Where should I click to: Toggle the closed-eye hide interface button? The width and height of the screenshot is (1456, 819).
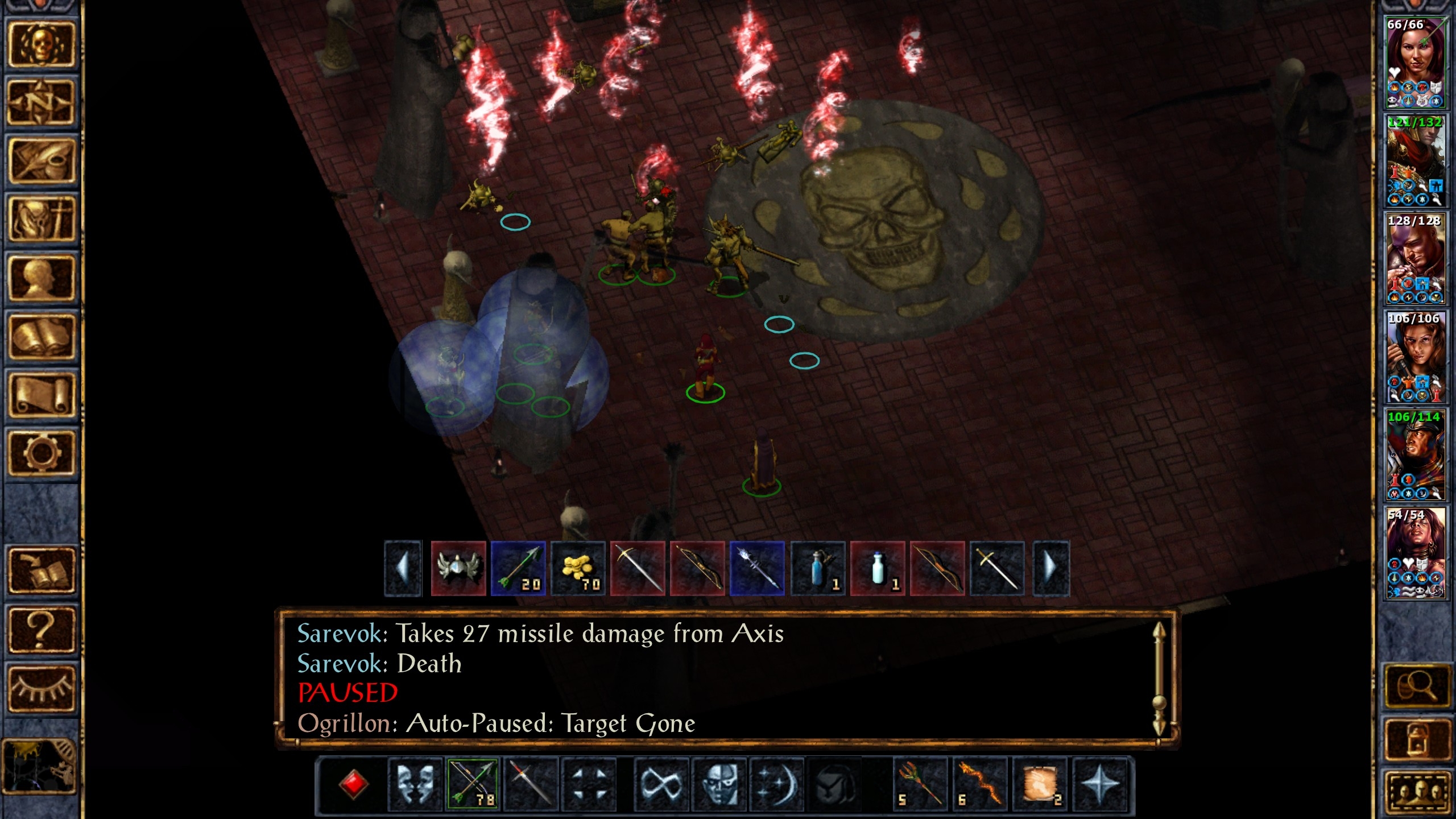click(x=41, y=689)
